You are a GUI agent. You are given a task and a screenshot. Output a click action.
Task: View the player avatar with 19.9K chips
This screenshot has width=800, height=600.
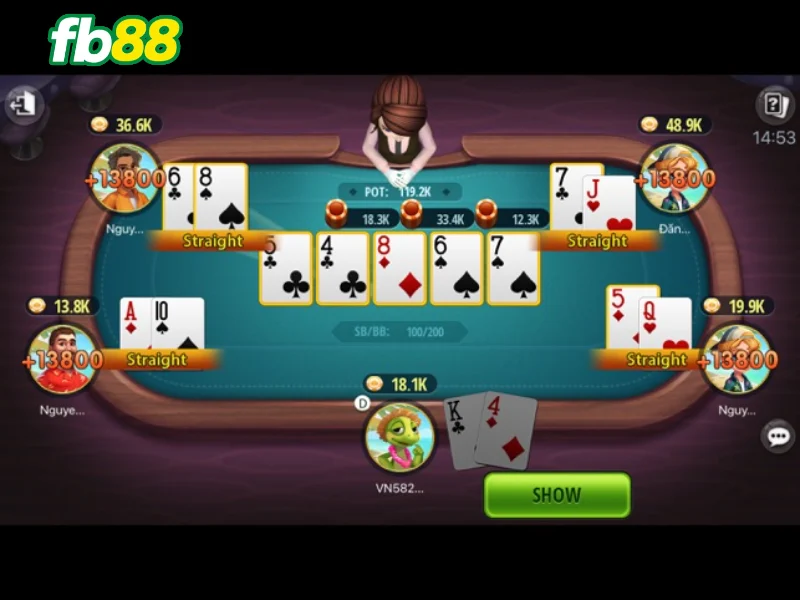(x=737, y=358)
